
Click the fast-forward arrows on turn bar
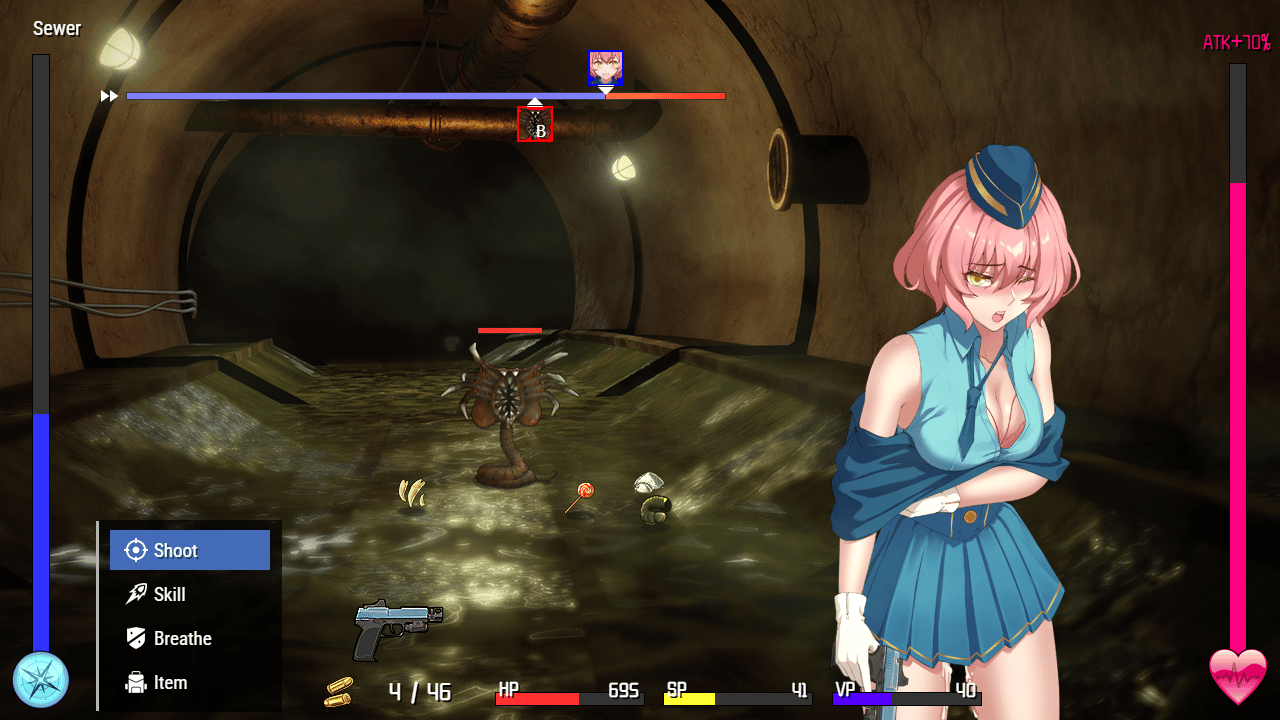click(109, 96)
